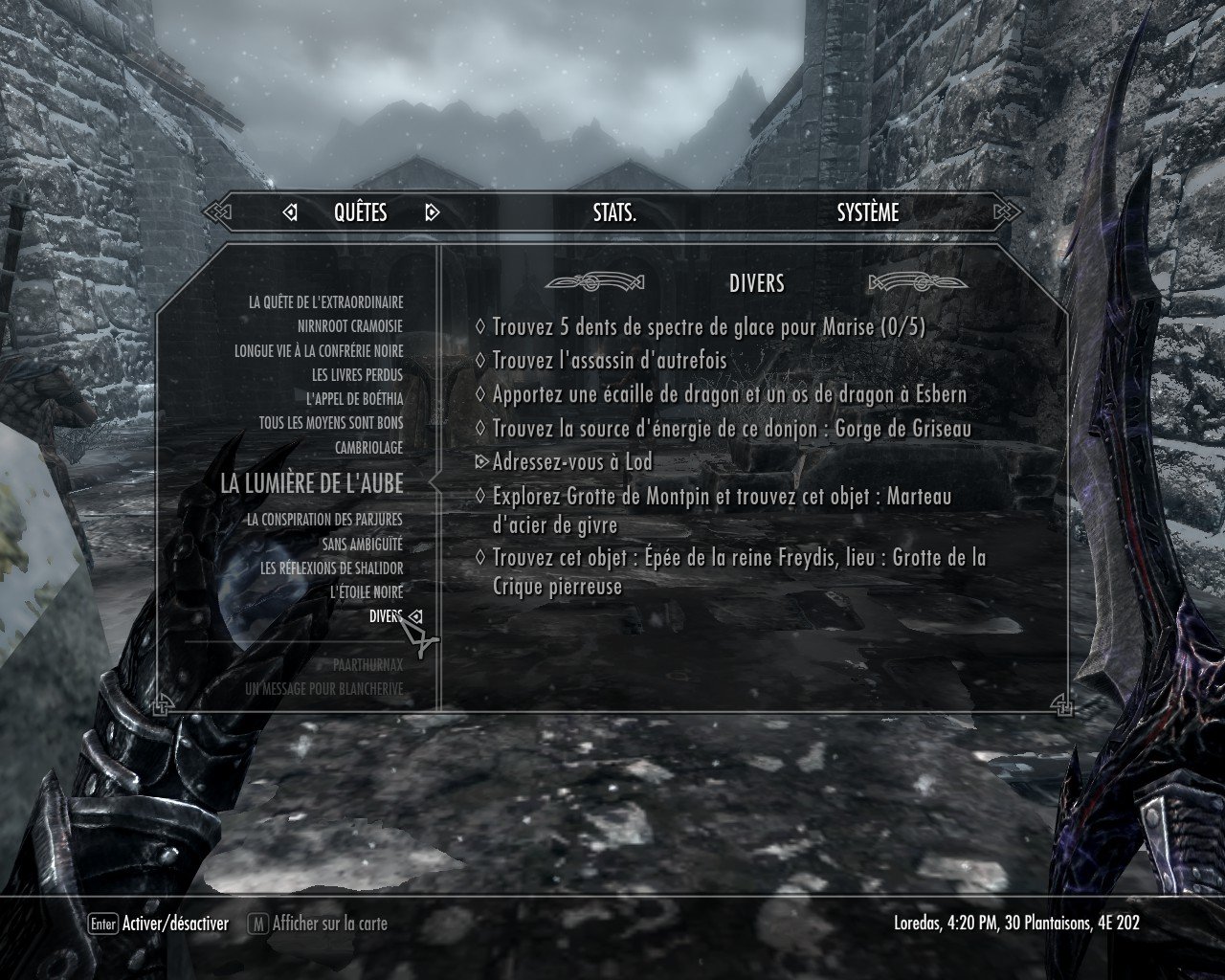Click the right arrow beside QUÊTES
1225x980 pixels.
432,212
